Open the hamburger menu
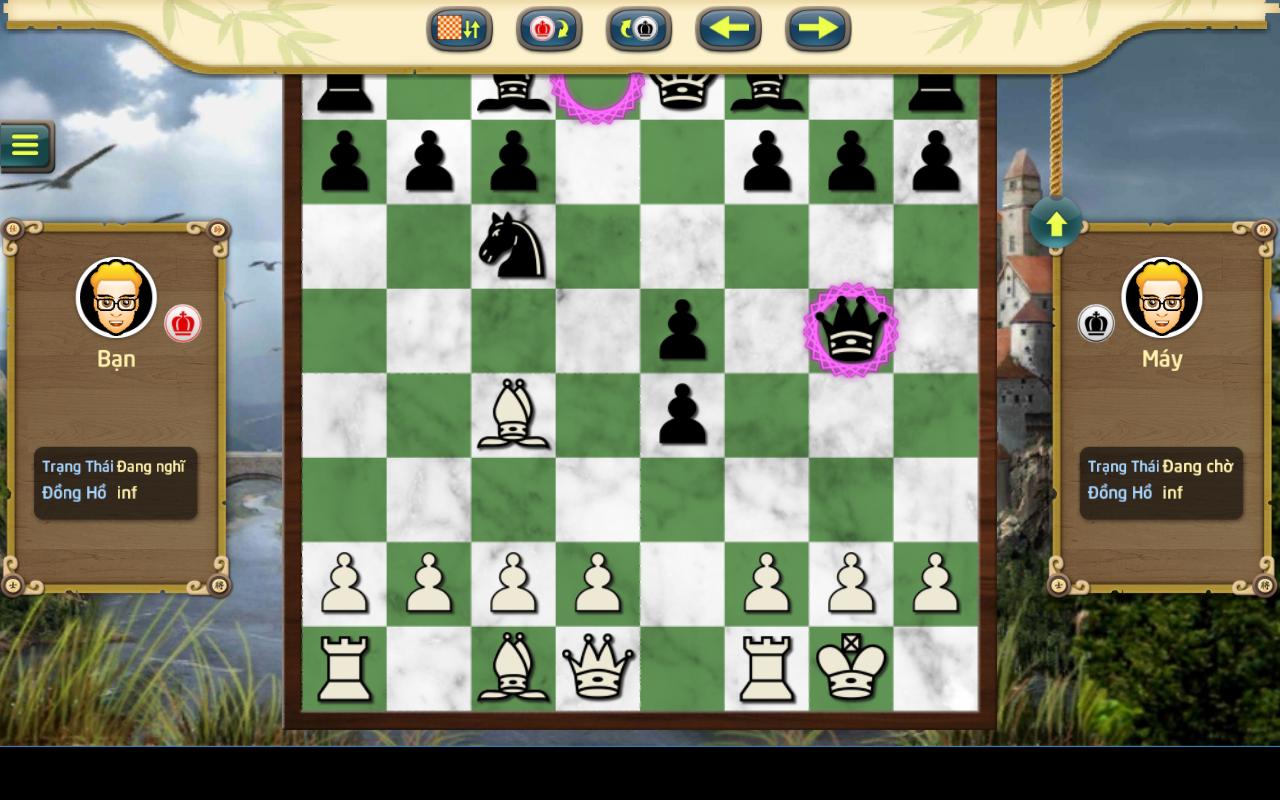Image resolution: width=1280 pixels, height=800 pixels. click(26, 145)
